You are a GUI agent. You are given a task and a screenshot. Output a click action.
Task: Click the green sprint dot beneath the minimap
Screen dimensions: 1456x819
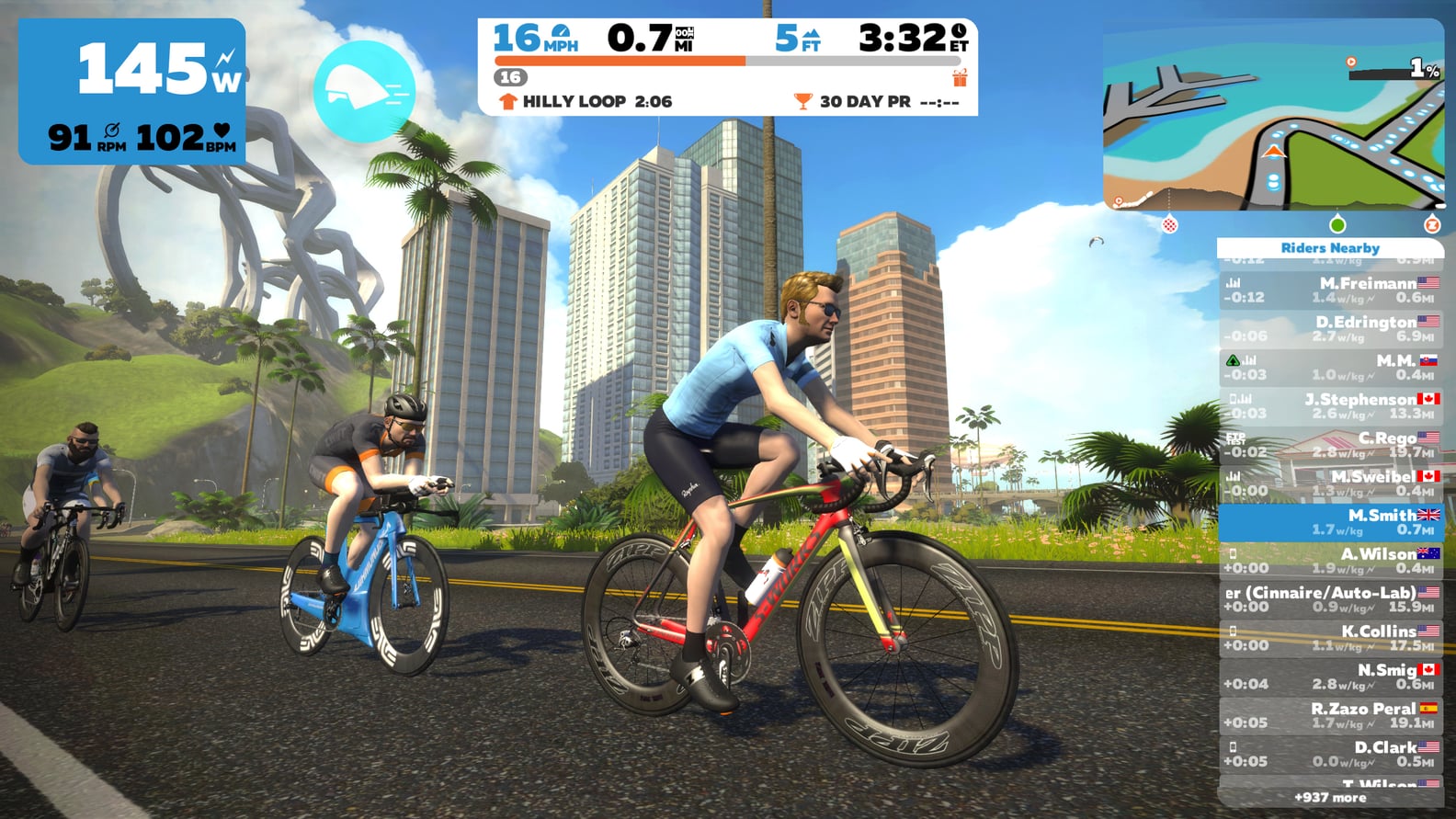pos(1337,224)
